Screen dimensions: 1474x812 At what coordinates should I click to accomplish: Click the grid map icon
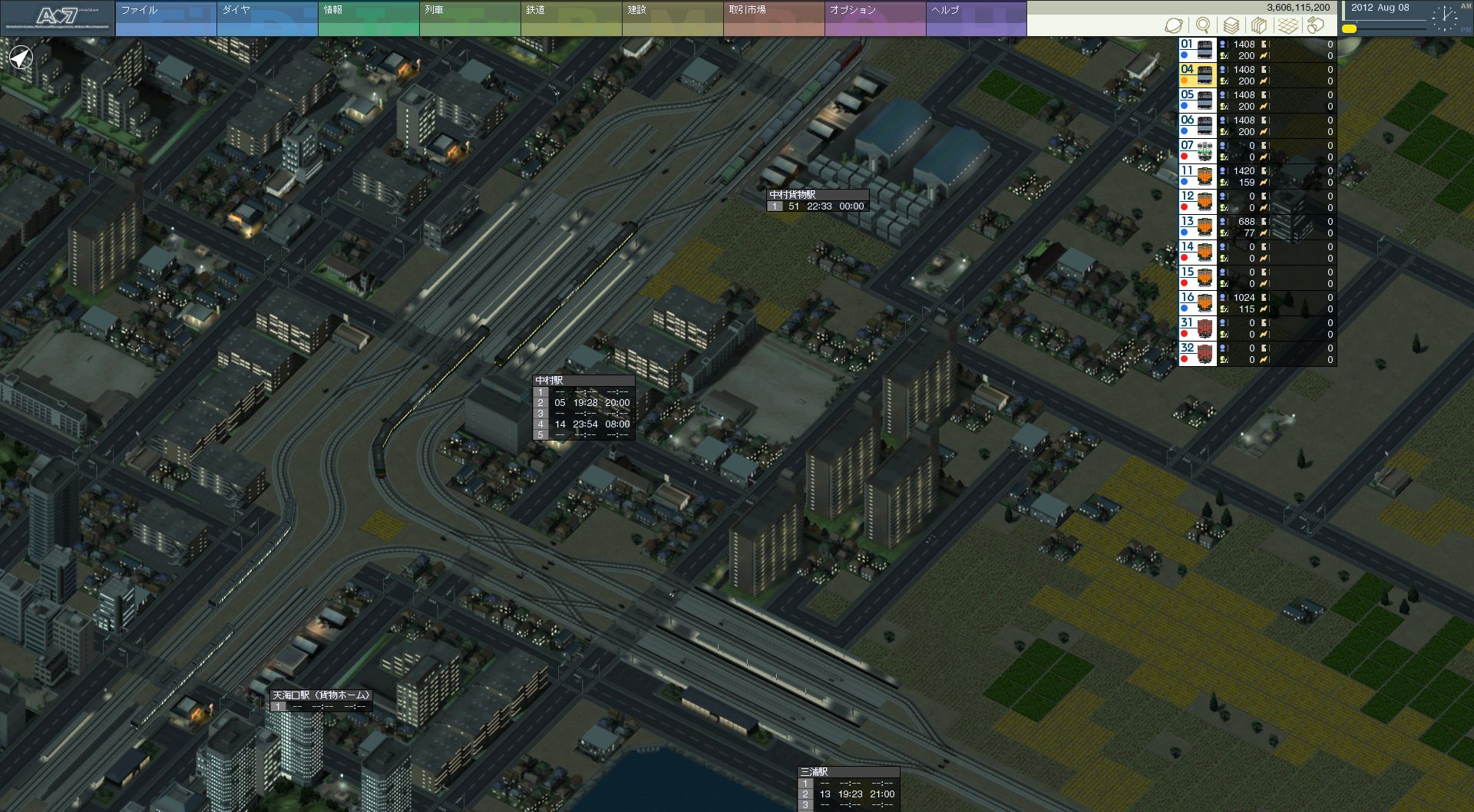tap(1287, 25)
